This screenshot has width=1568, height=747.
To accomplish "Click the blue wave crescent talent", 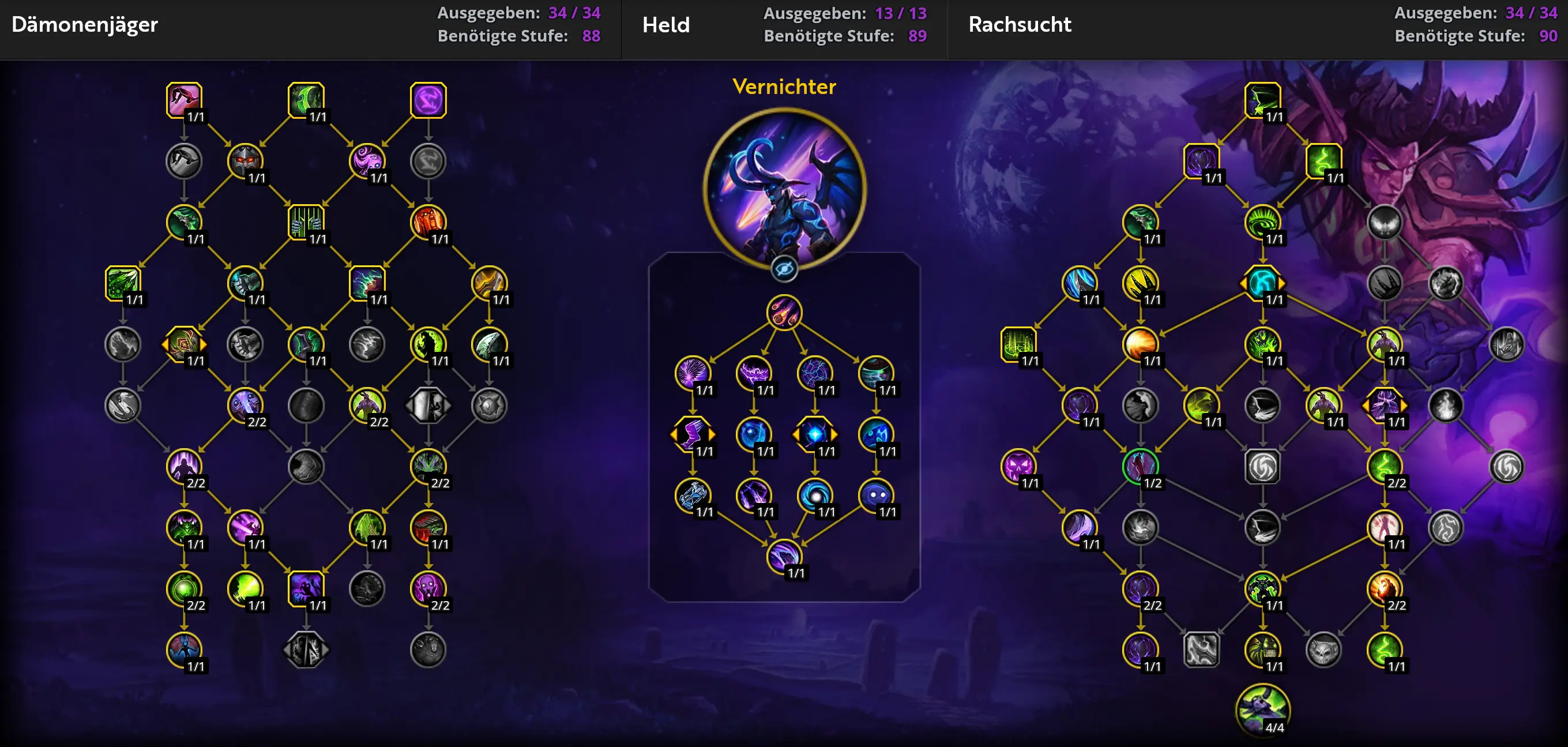I will tap(1079, 283).
